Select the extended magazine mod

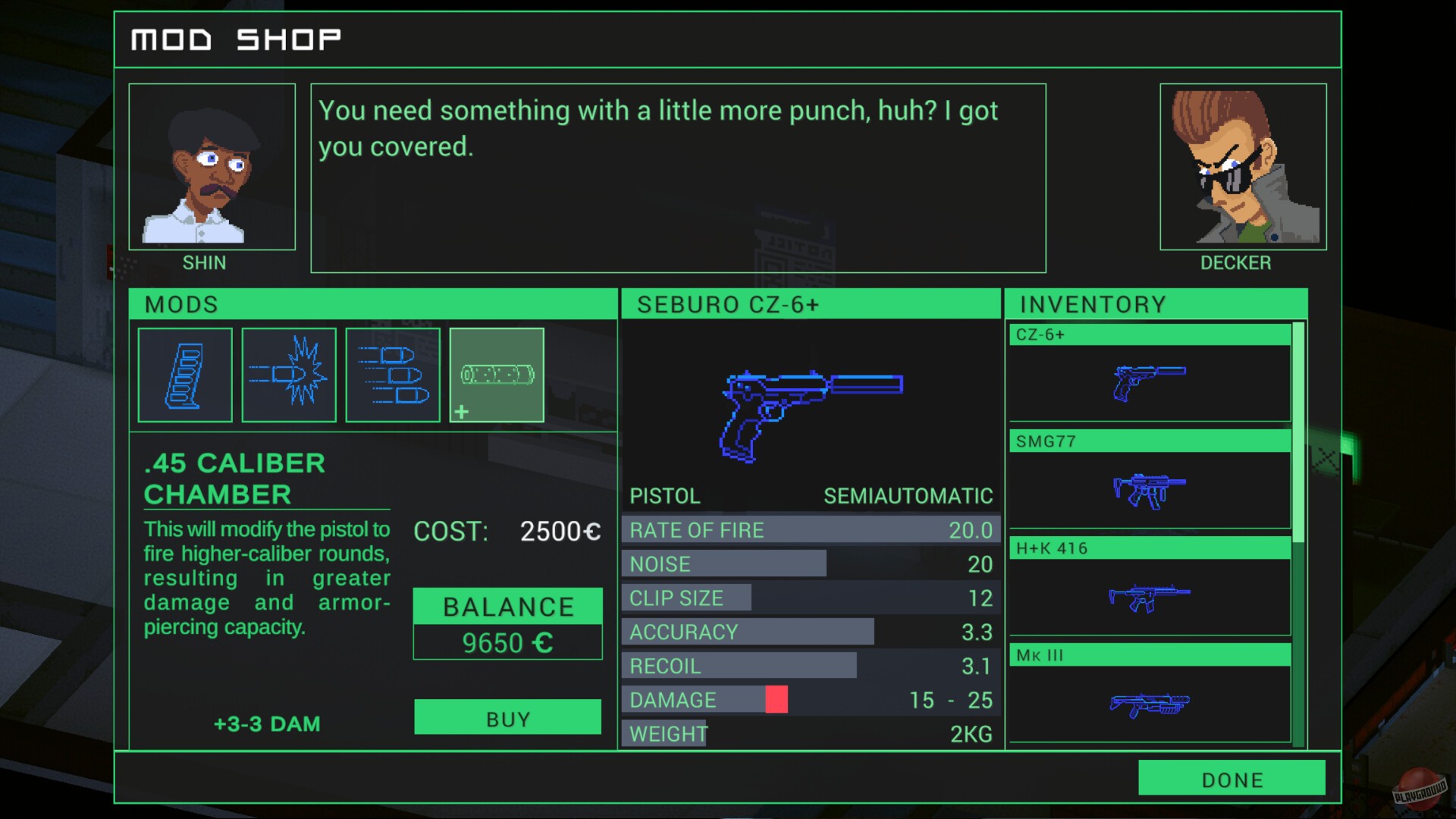tap(184, 375)
